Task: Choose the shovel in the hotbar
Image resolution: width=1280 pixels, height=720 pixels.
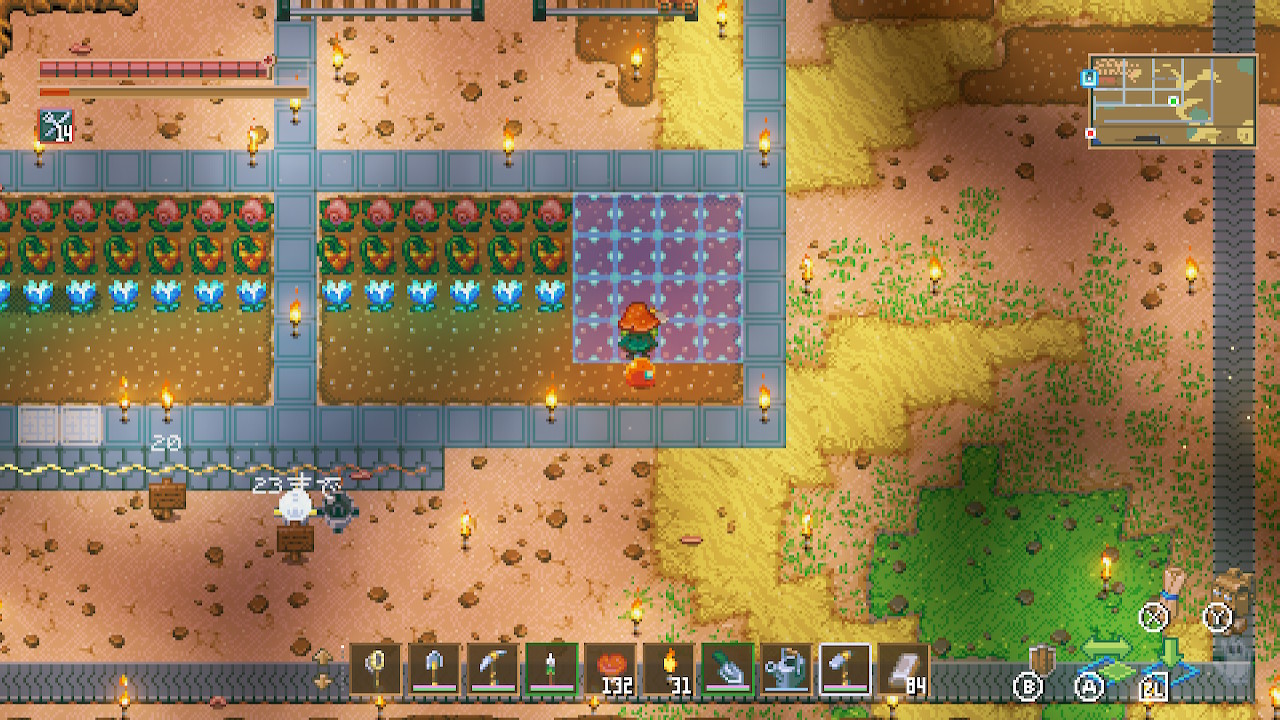Action: (434, 668)
